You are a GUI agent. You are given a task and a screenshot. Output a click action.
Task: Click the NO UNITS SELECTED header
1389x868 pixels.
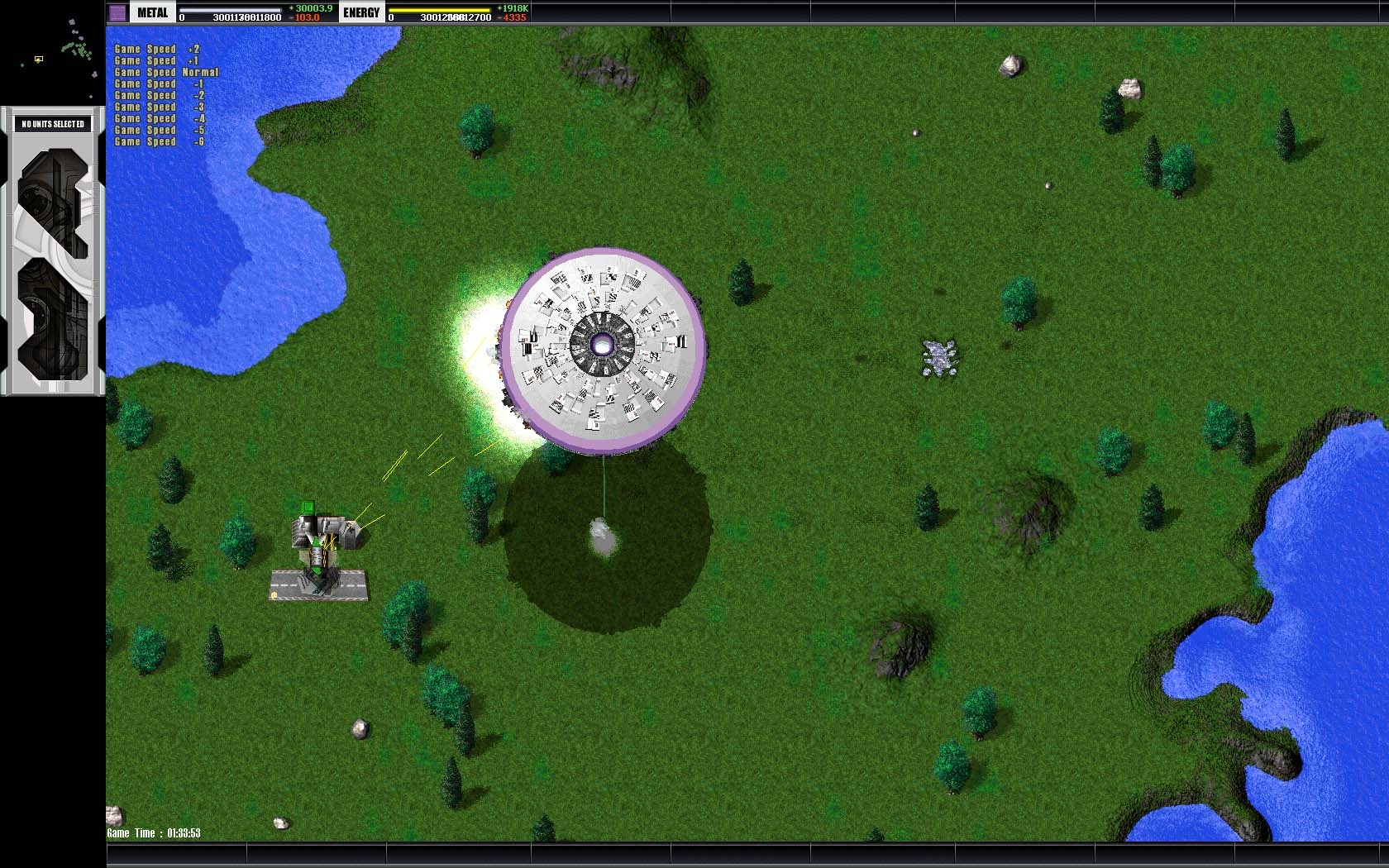pyautogui.click(x=51, y=122)
